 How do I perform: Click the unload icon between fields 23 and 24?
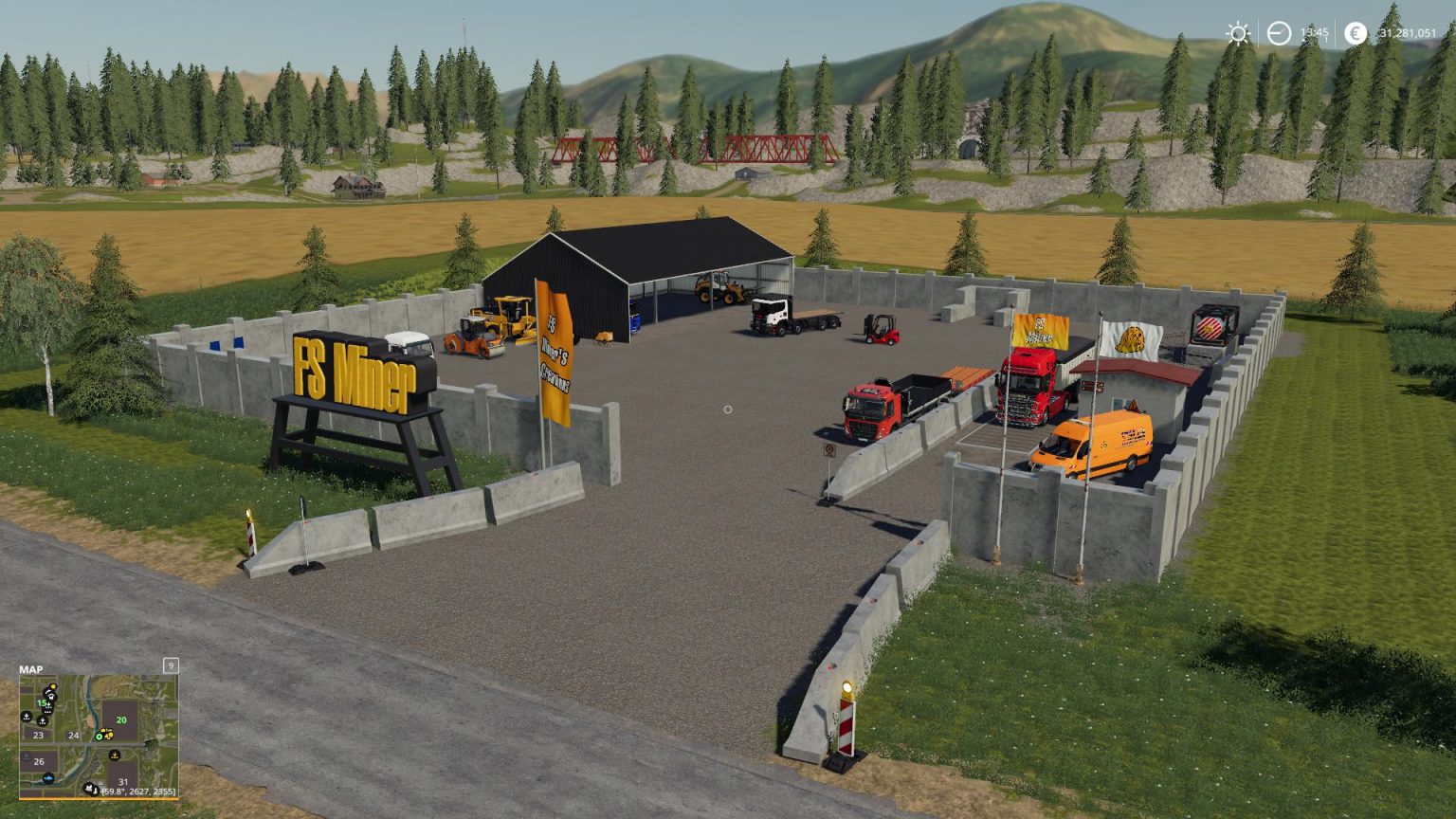coord(43,720)
